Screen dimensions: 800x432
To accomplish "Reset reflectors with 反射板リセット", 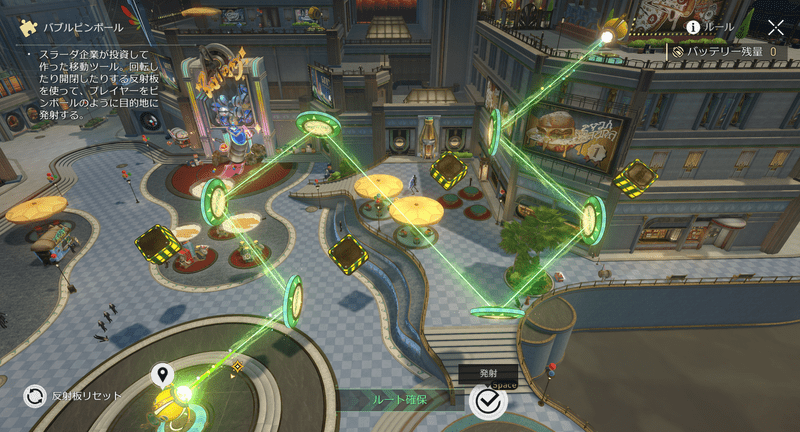I will [x=35, y=396].
